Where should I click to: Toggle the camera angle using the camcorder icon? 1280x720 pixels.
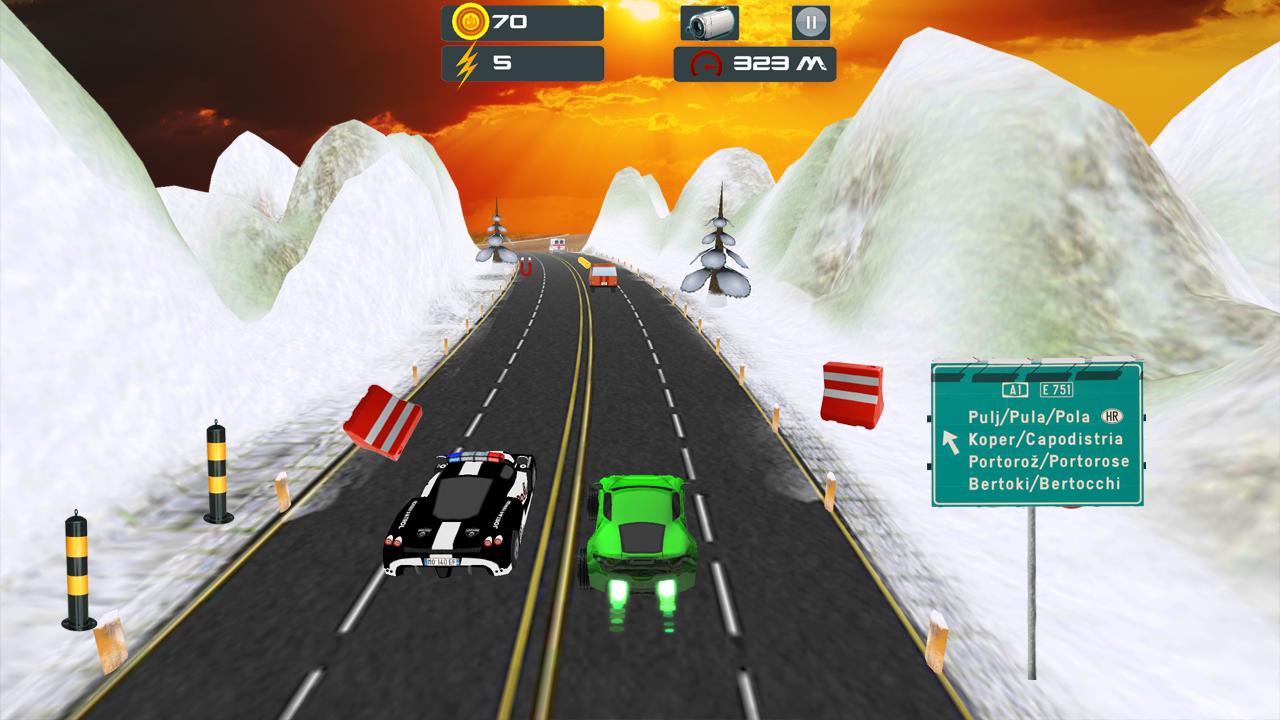click(711, 22)
